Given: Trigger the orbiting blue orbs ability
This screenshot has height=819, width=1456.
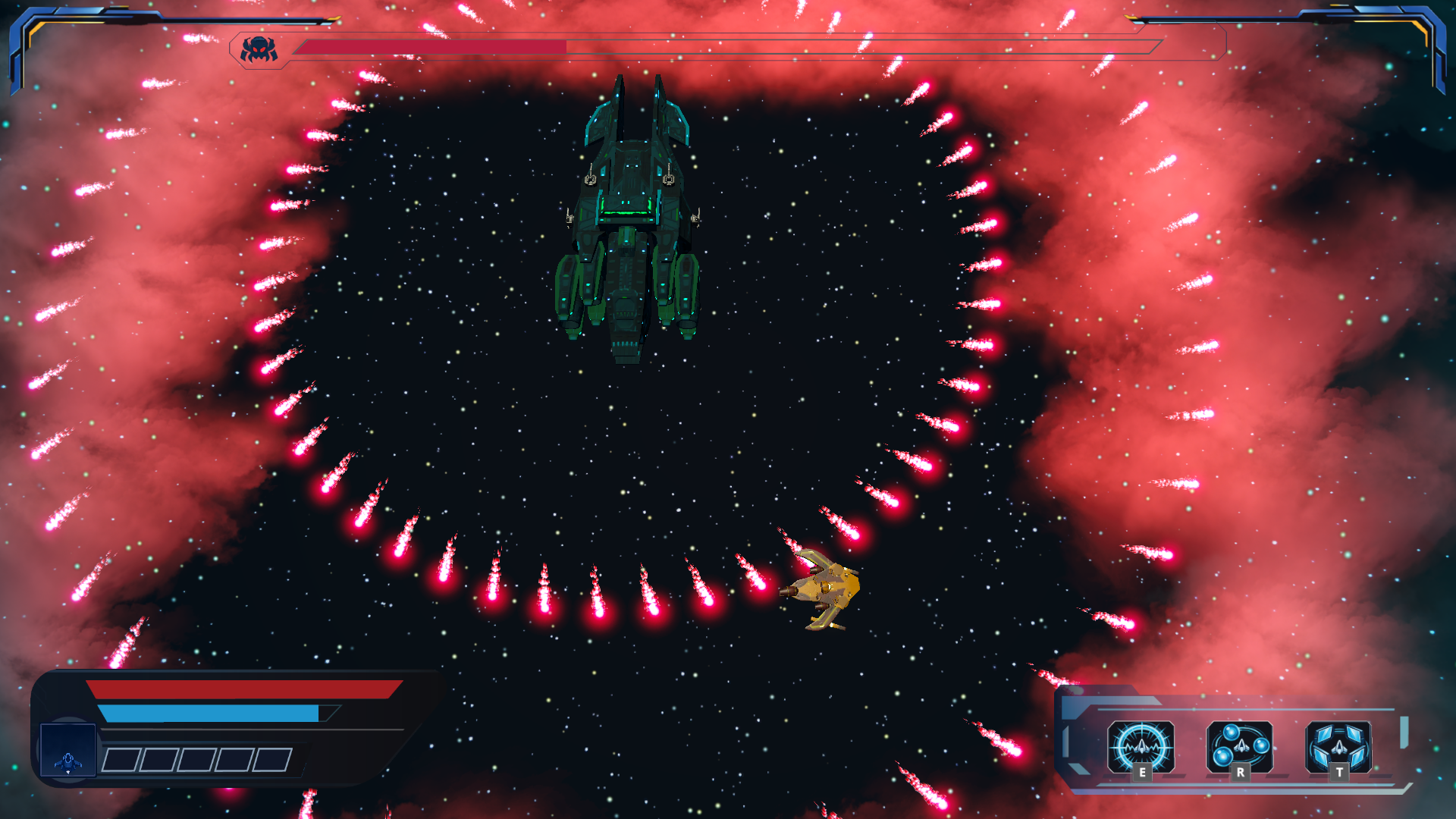Looking at the screenshot, I should click(x=1240, y=746).
